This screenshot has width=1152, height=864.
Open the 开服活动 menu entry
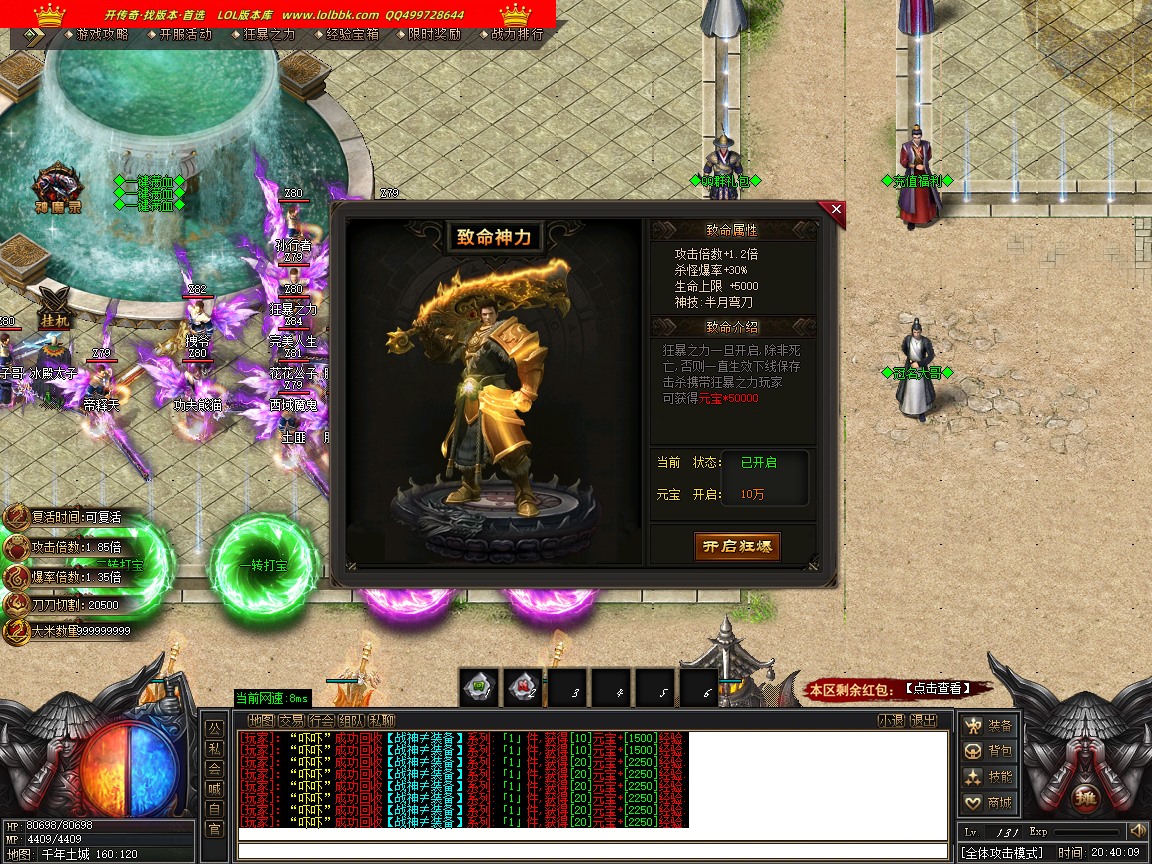pyautogui.click(x=186, y=34)
